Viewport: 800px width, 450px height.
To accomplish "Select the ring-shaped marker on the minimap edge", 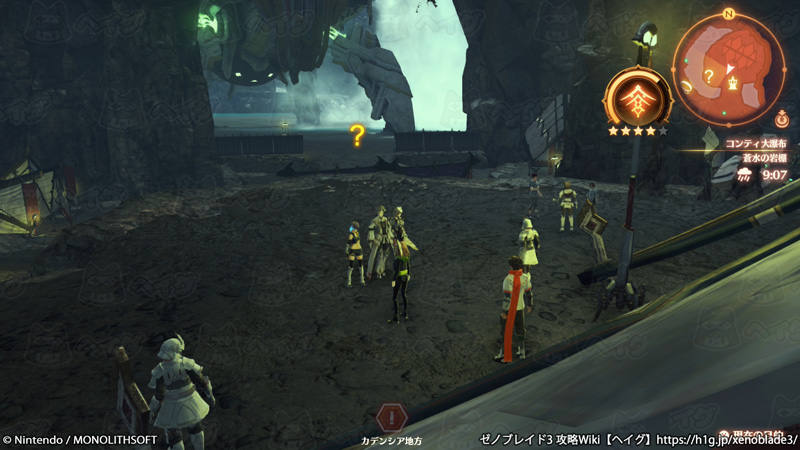I will click(x=686, y=87).
